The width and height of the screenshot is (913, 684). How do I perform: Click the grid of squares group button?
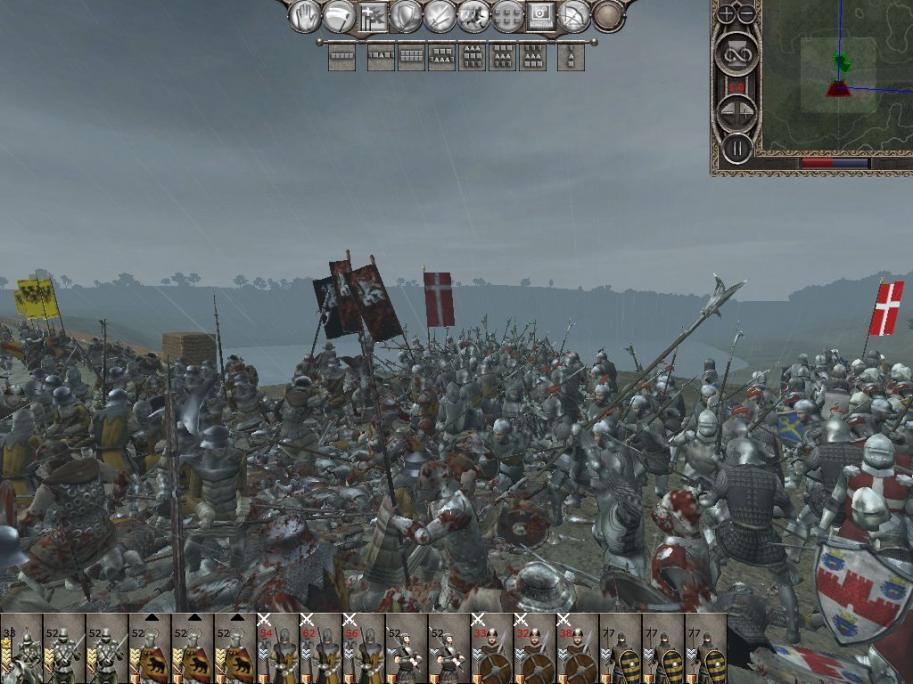pyautogui.click(x=507, y=16)
